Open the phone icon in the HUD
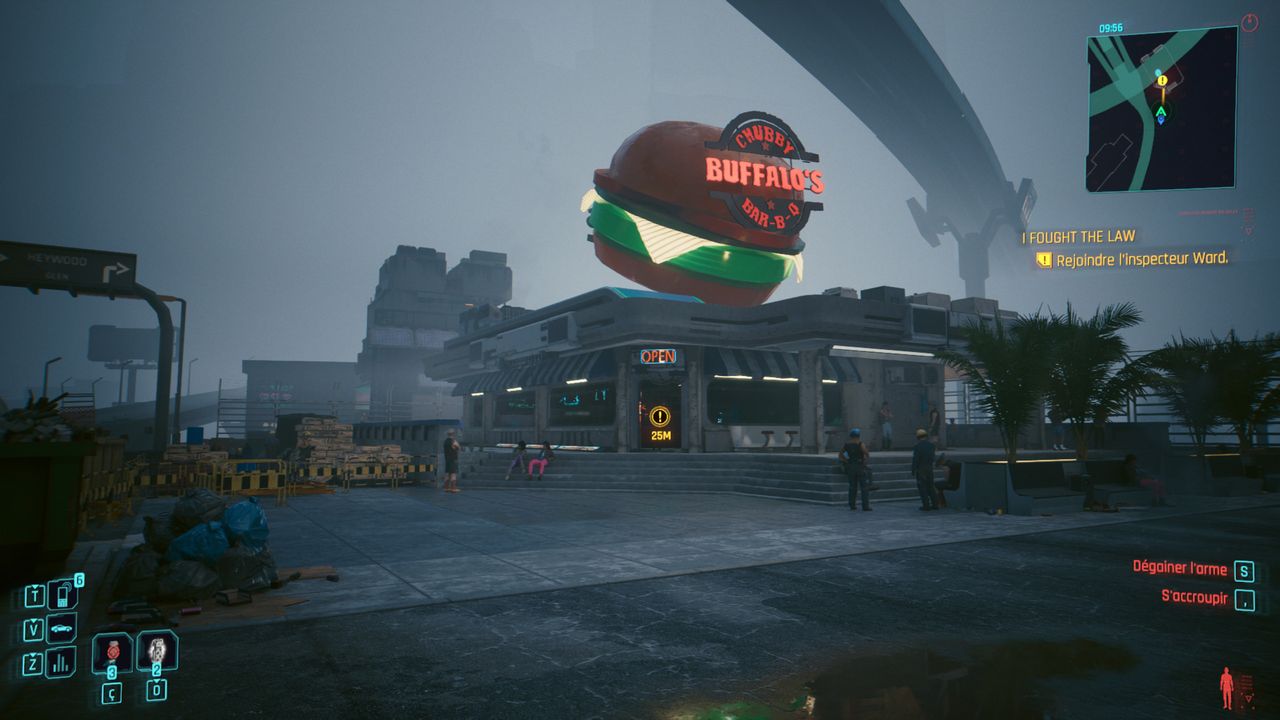Screen dimensions: 1280x720 point(62,596)
